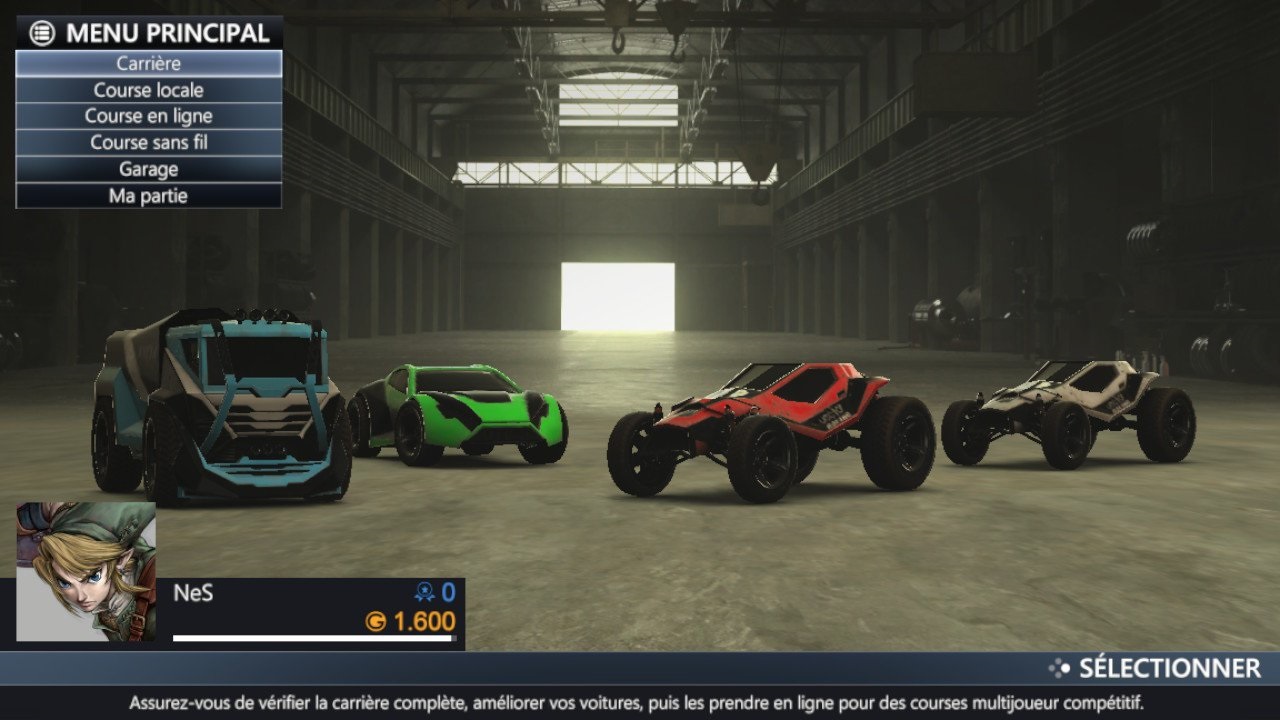Click the bottom information message bar
This screenshot has height=720, width=1280.
(640, 703)
